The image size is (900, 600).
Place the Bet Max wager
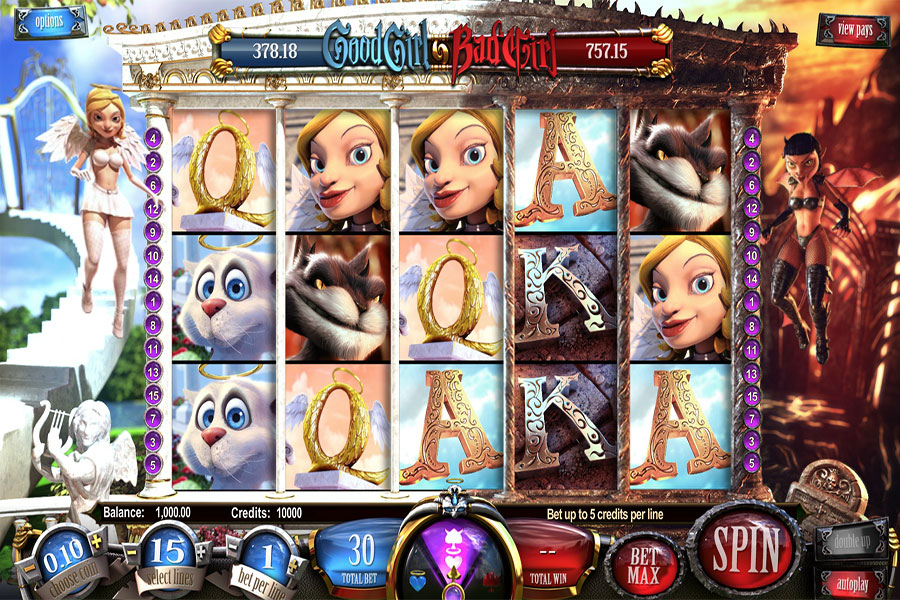point(642,564)
